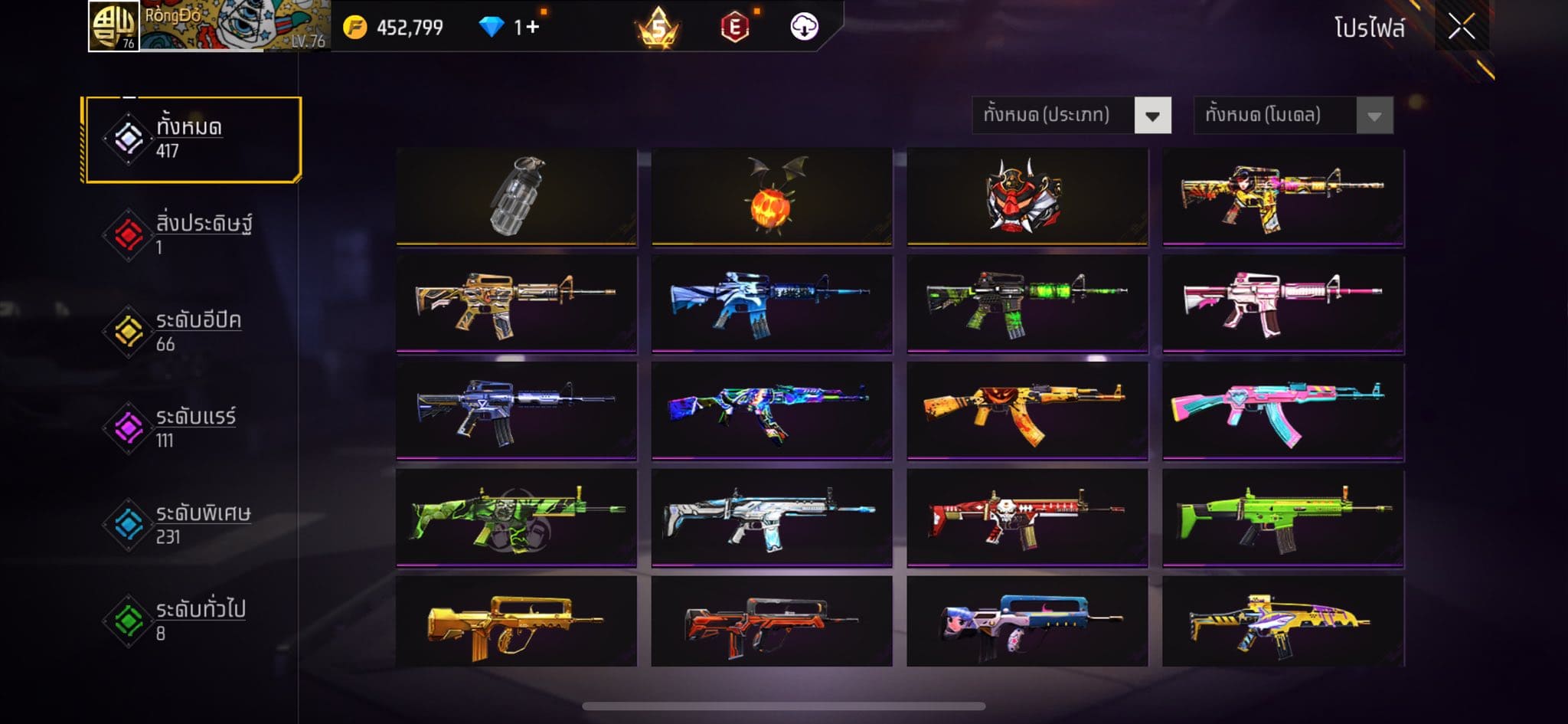Tap the diamond plus to add diamonds

pos(528,28)
